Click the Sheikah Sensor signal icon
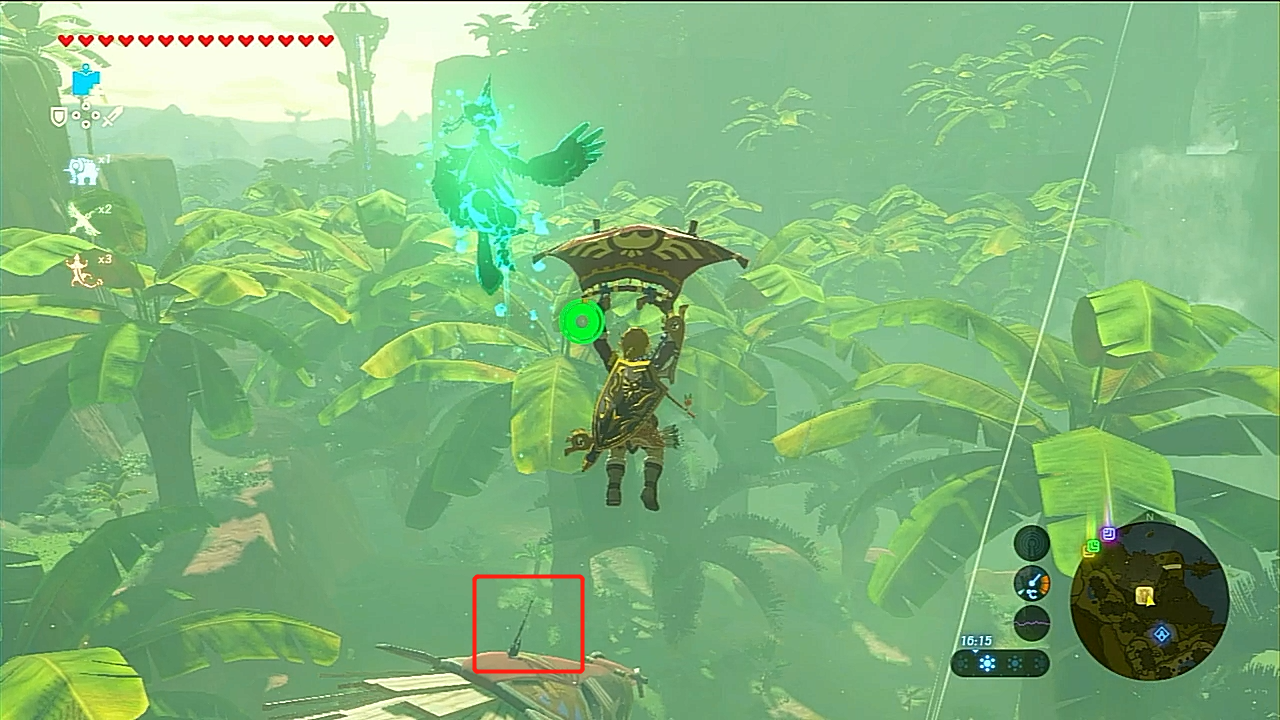1280x720 pixels. 1032,544
